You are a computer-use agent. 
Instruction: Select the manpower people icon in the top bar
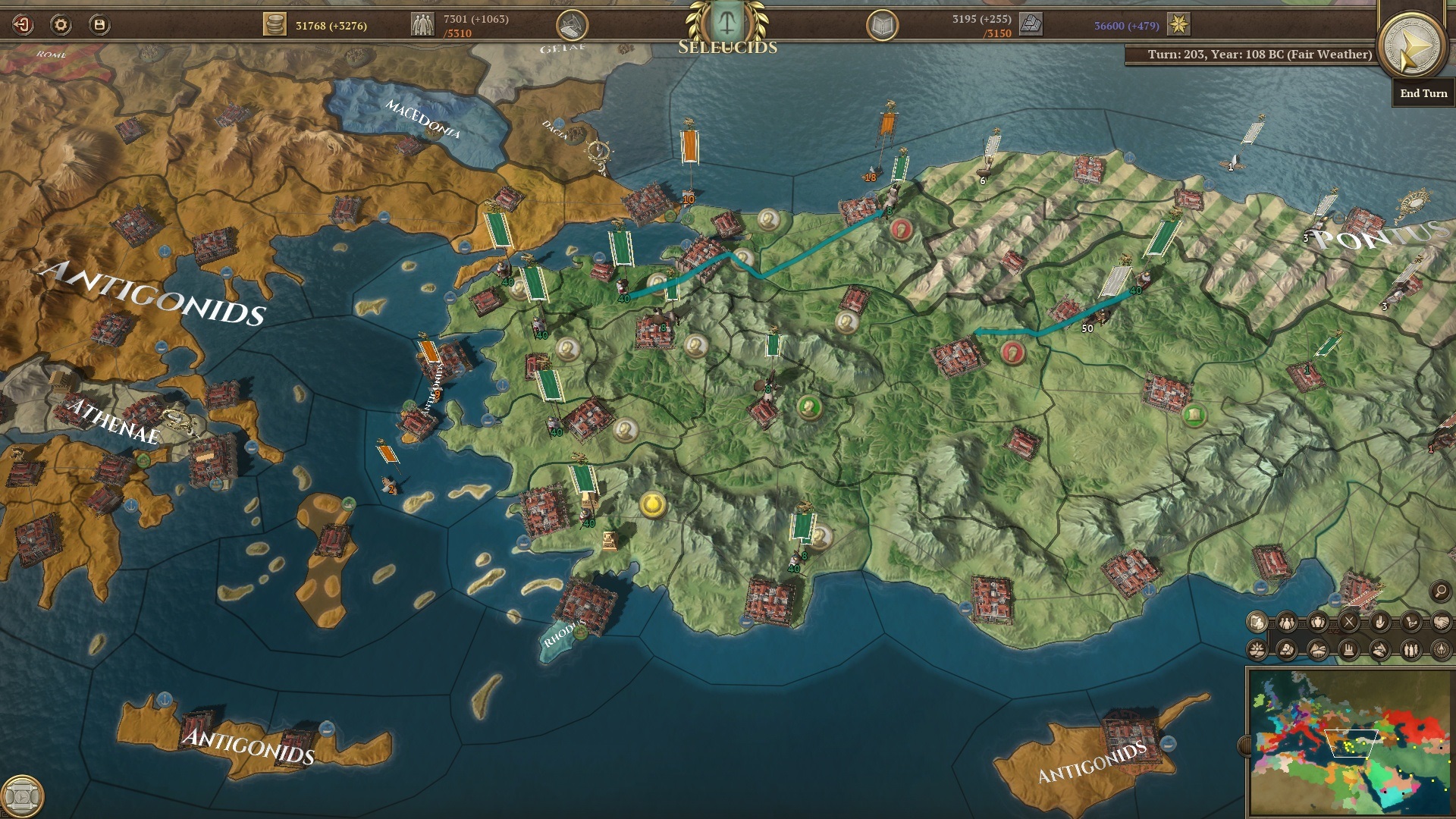[x=422, y=25]
